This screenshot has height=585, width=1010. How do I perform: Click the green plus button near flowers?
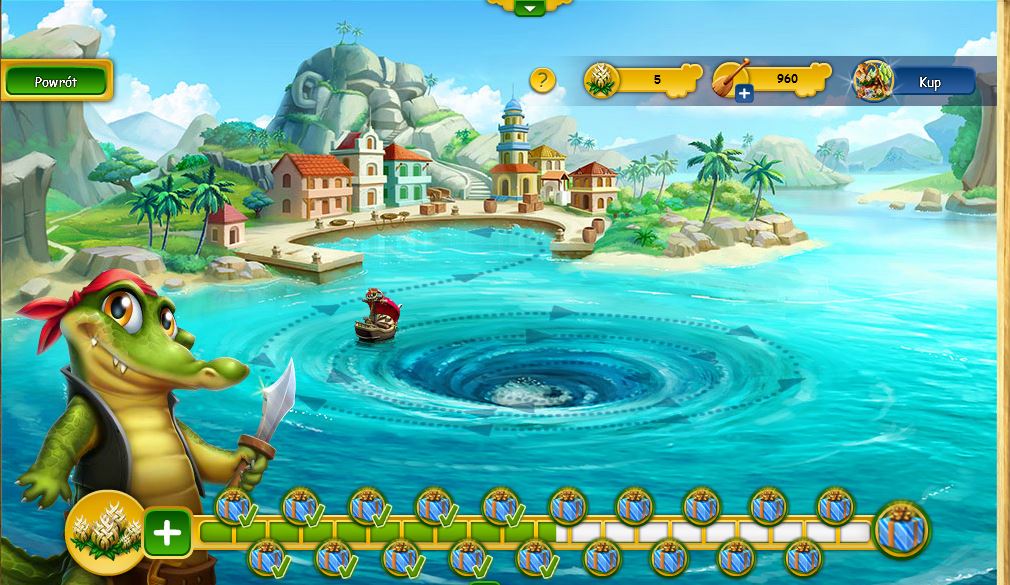click(x=167, y=532)
